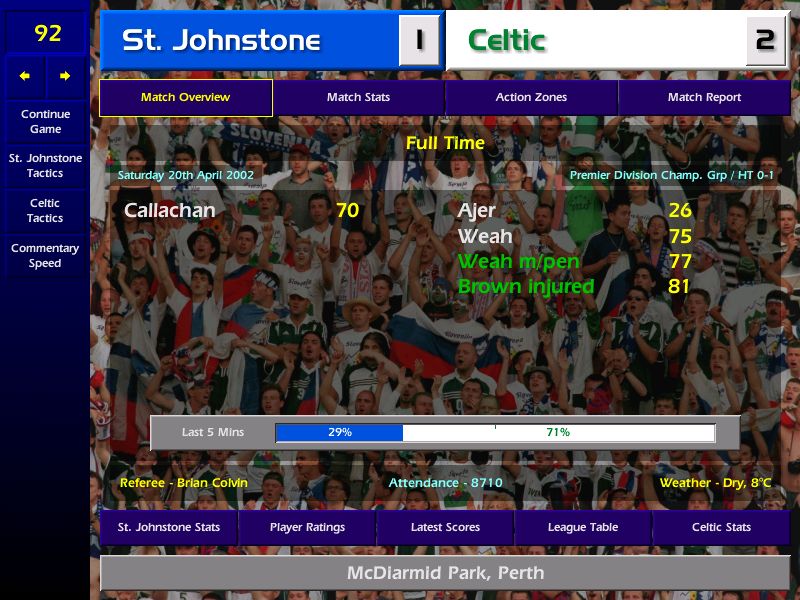View the Match Report tab

[704, 98]
